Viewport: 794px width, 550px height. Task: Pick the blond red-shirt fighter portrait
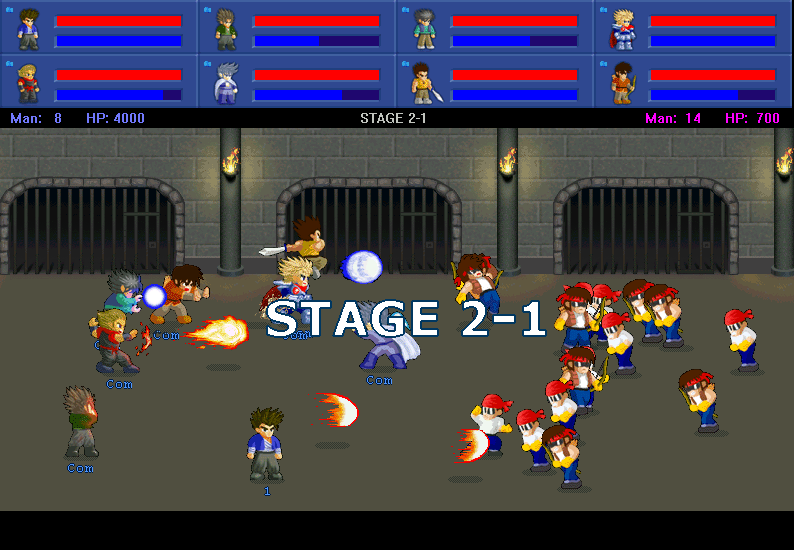[28, 82]
